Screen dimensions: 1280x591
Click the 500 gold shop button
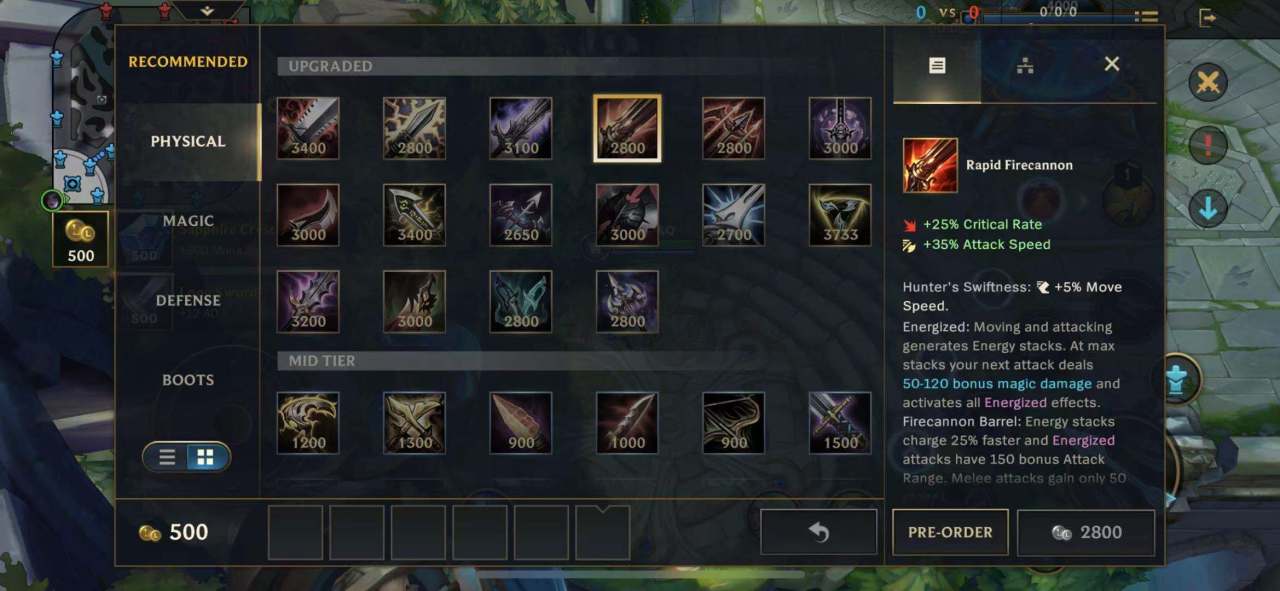[x=80, y=240]
